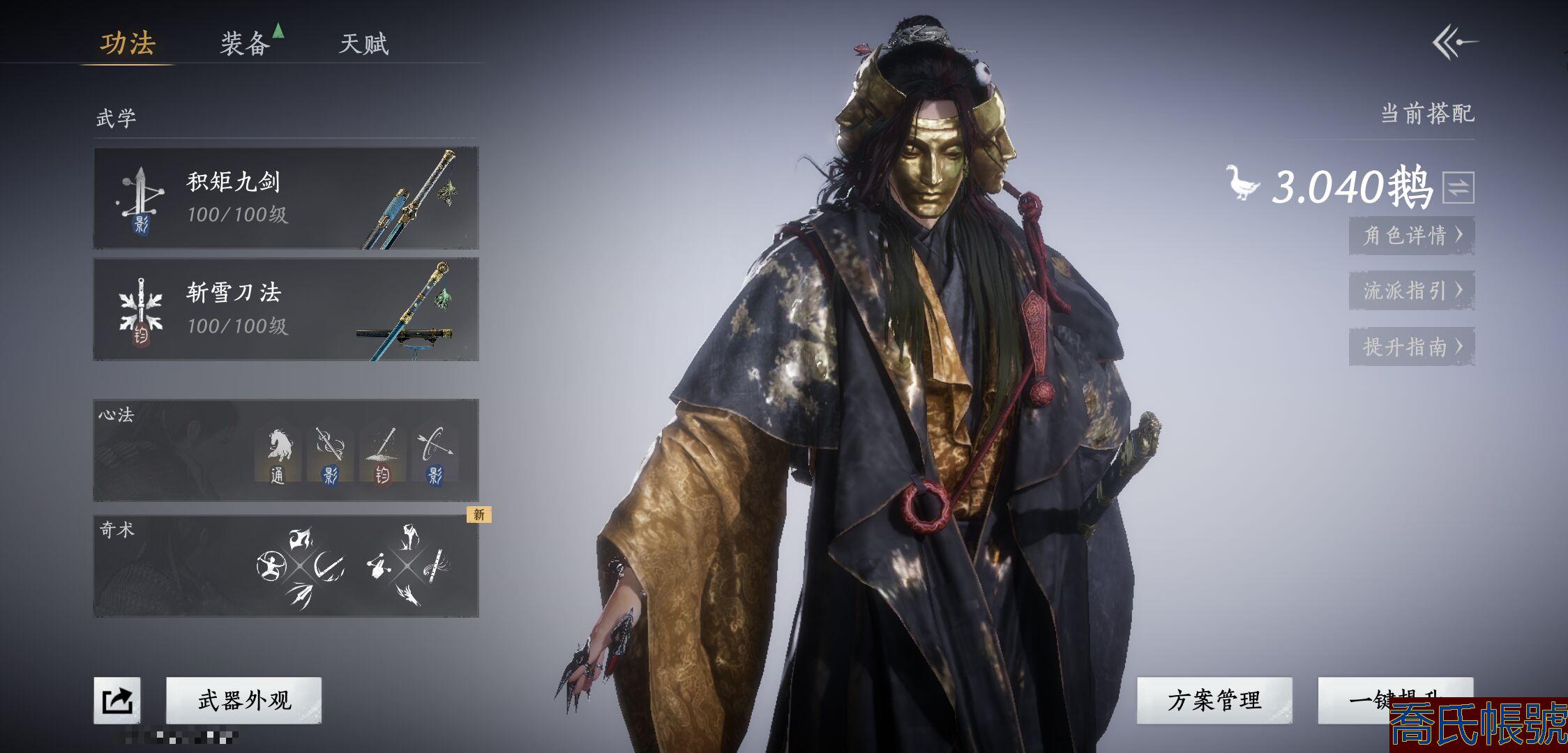
Task: Choose the sword 钧 inner skill icon
Action: 382,453
